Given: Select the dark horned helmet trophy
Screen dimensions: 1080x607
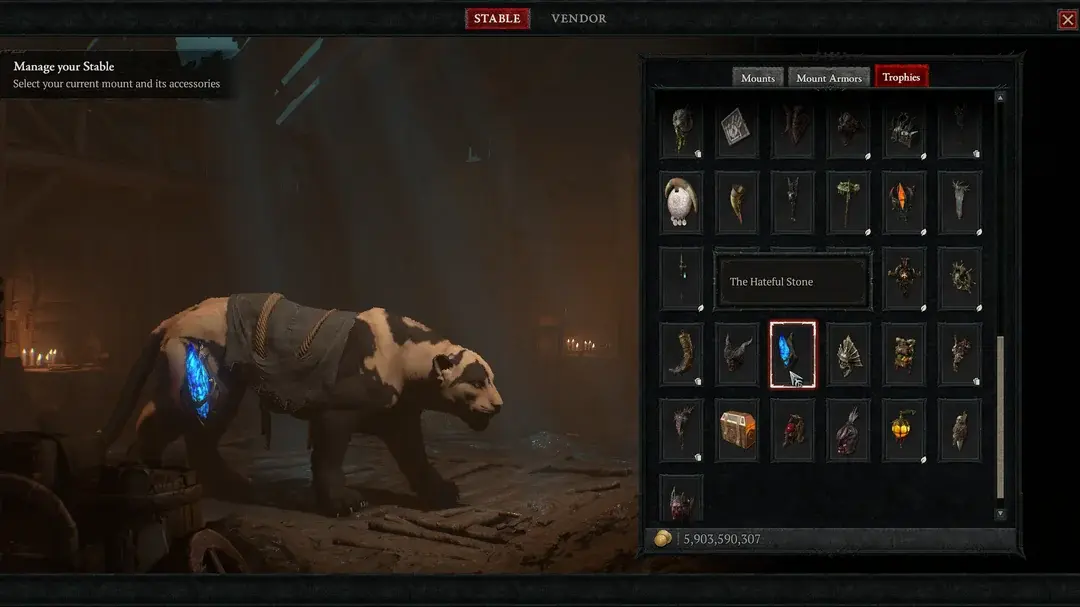Looking at the screenshot, I should [737, 354].
